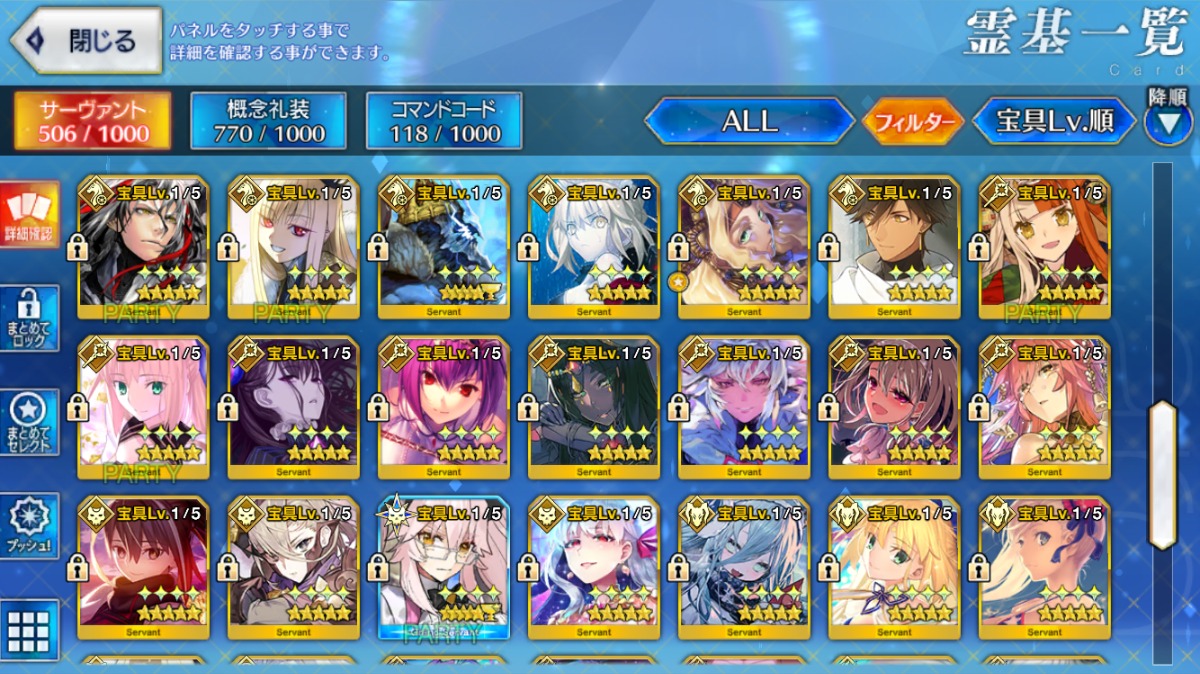Choose the まとめてロック bulk lock button
The image size is (1200, 674).
[29, 318]
